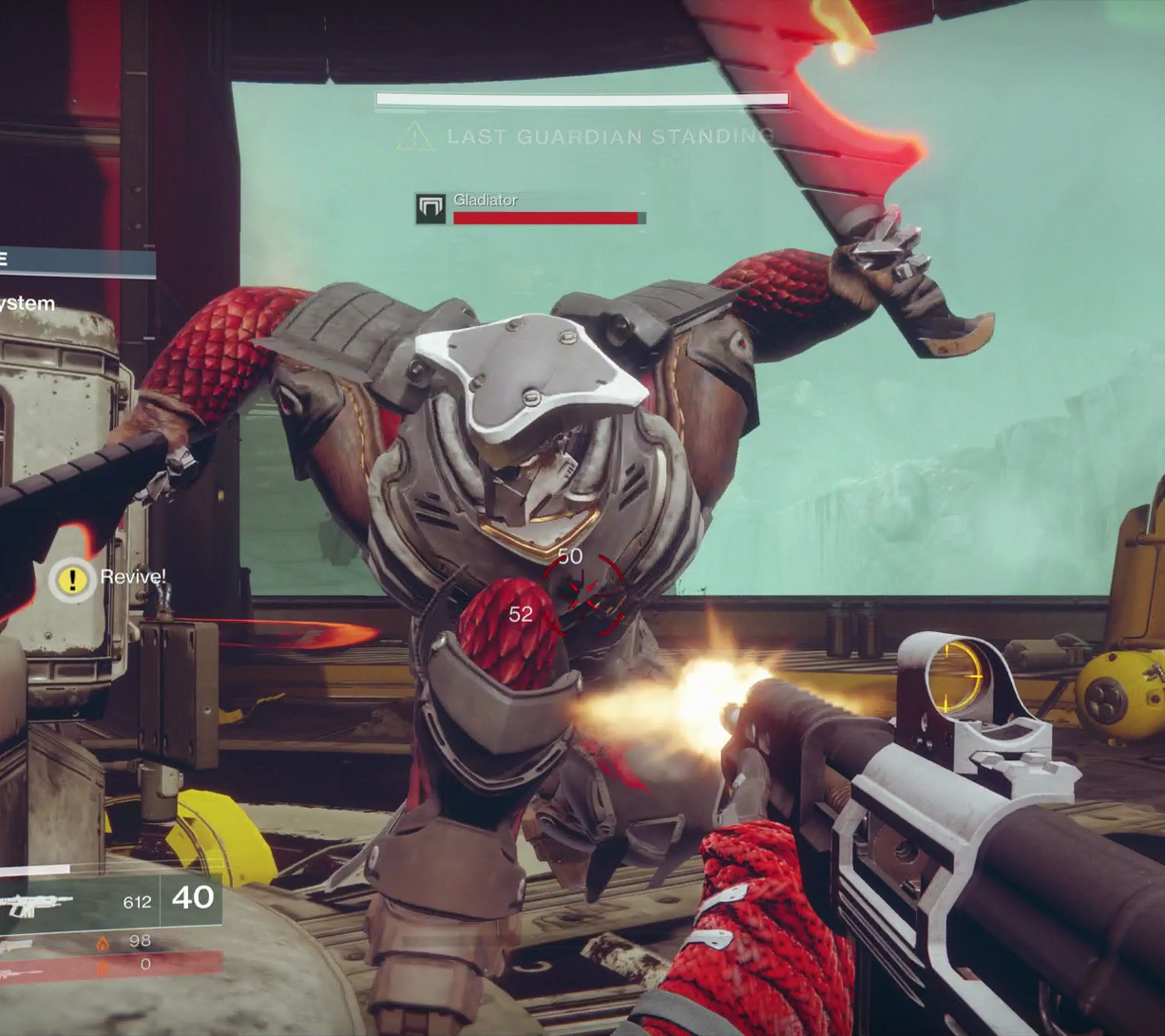Select the Gladiator enemy class icon
1165x1036 pixels.
[430, 209]
